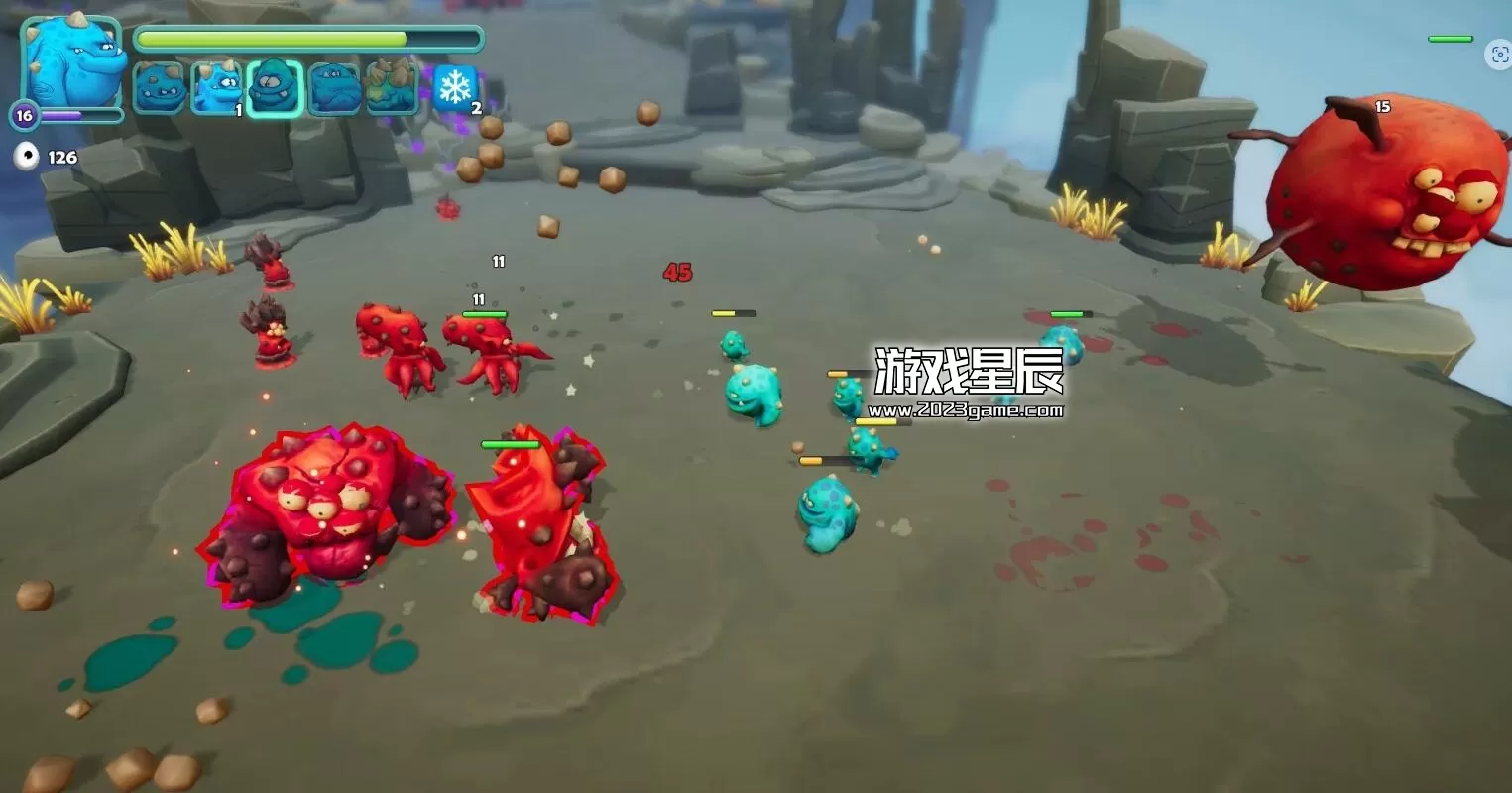Select the highlighted grinning monster squad slot
The height and width of the screenshot is (793, 1512).
(275, 87)
